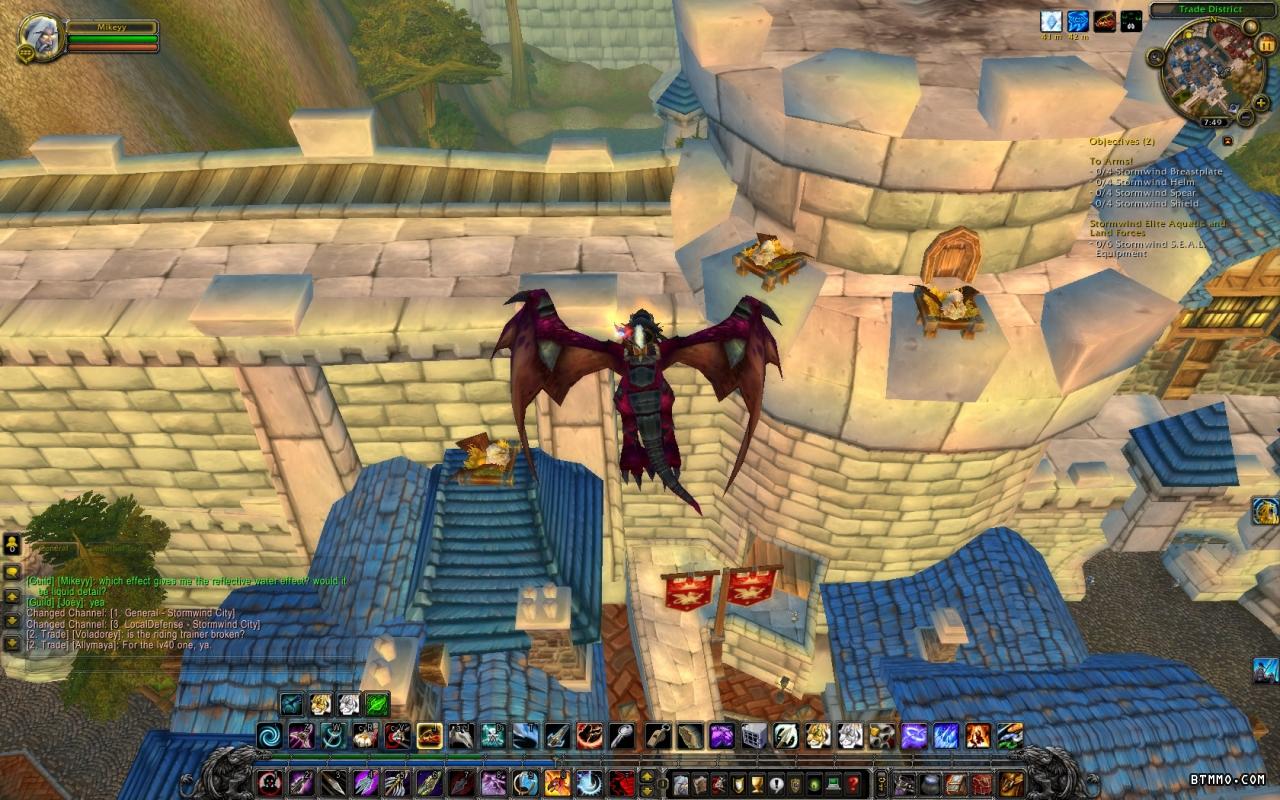Viewport: 1280px width, 800px height.
Task: Open the chat speech bubble menu
Action: click(12, 571)
